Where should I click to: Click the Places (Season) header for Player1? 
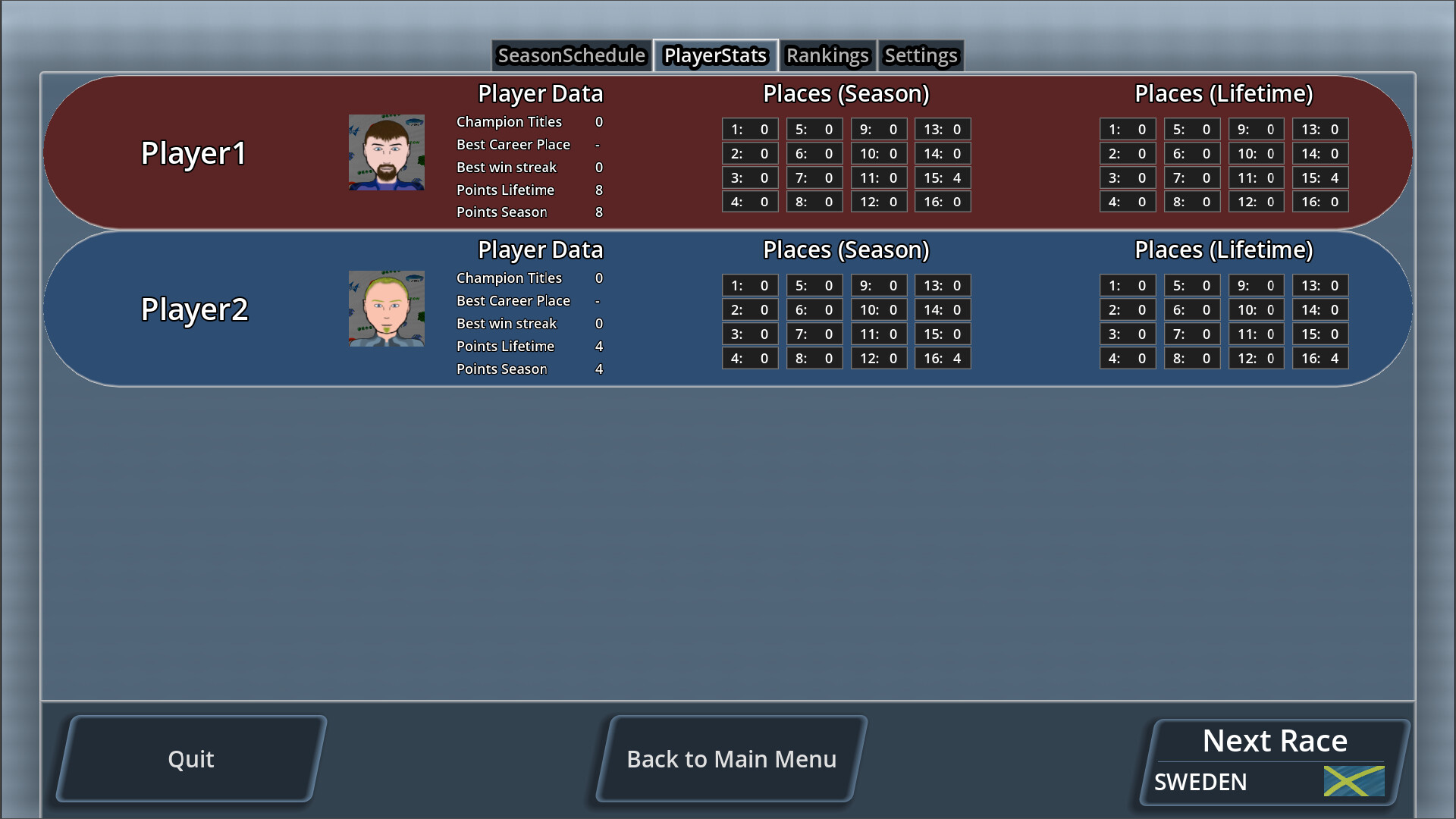coord(846,94)
